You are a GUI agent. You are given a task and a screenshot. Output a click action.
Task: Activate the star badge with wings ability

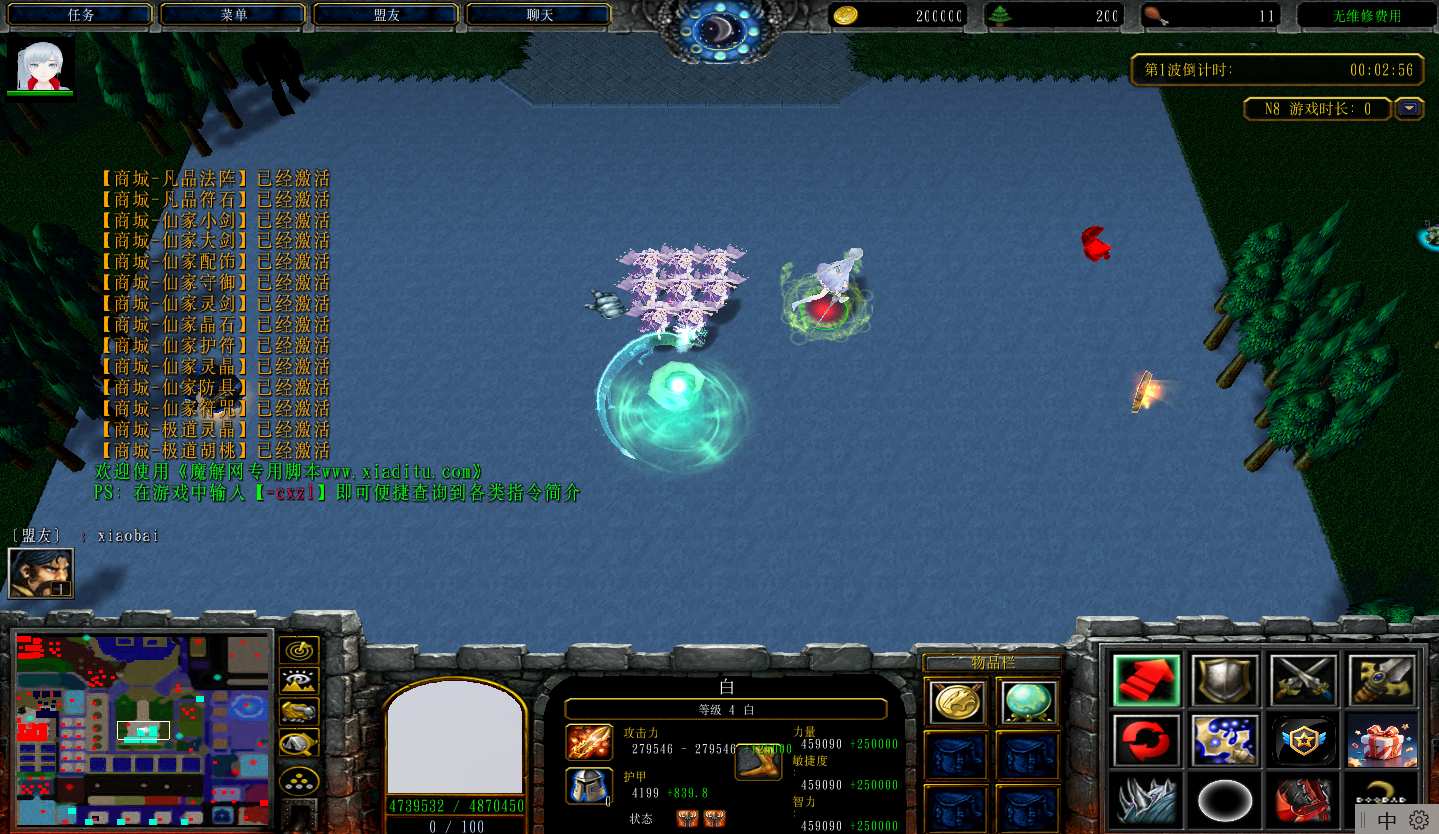1303,741
